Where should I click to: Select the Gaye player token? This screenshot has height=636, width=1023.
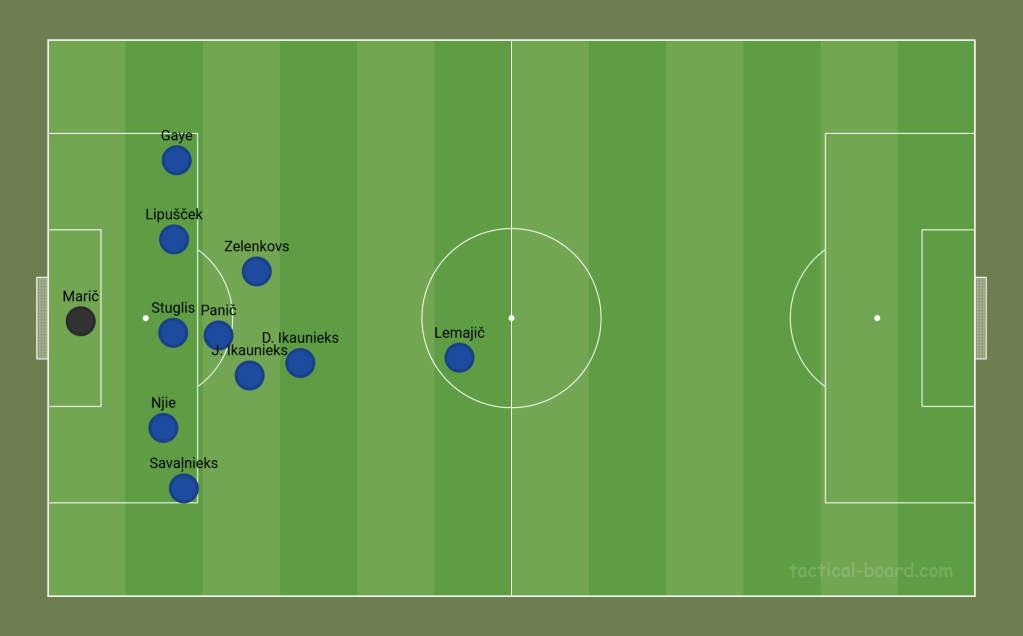(176, 160)
